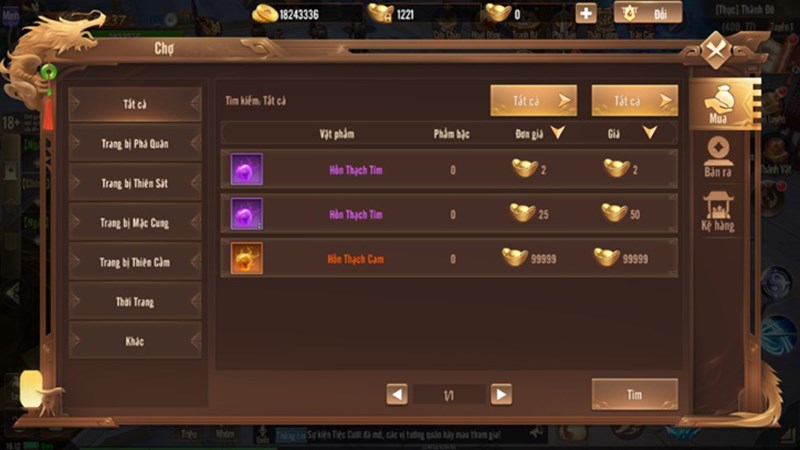Go to the next page arrow
Viewport: 800px width, 450px height.
501,395
